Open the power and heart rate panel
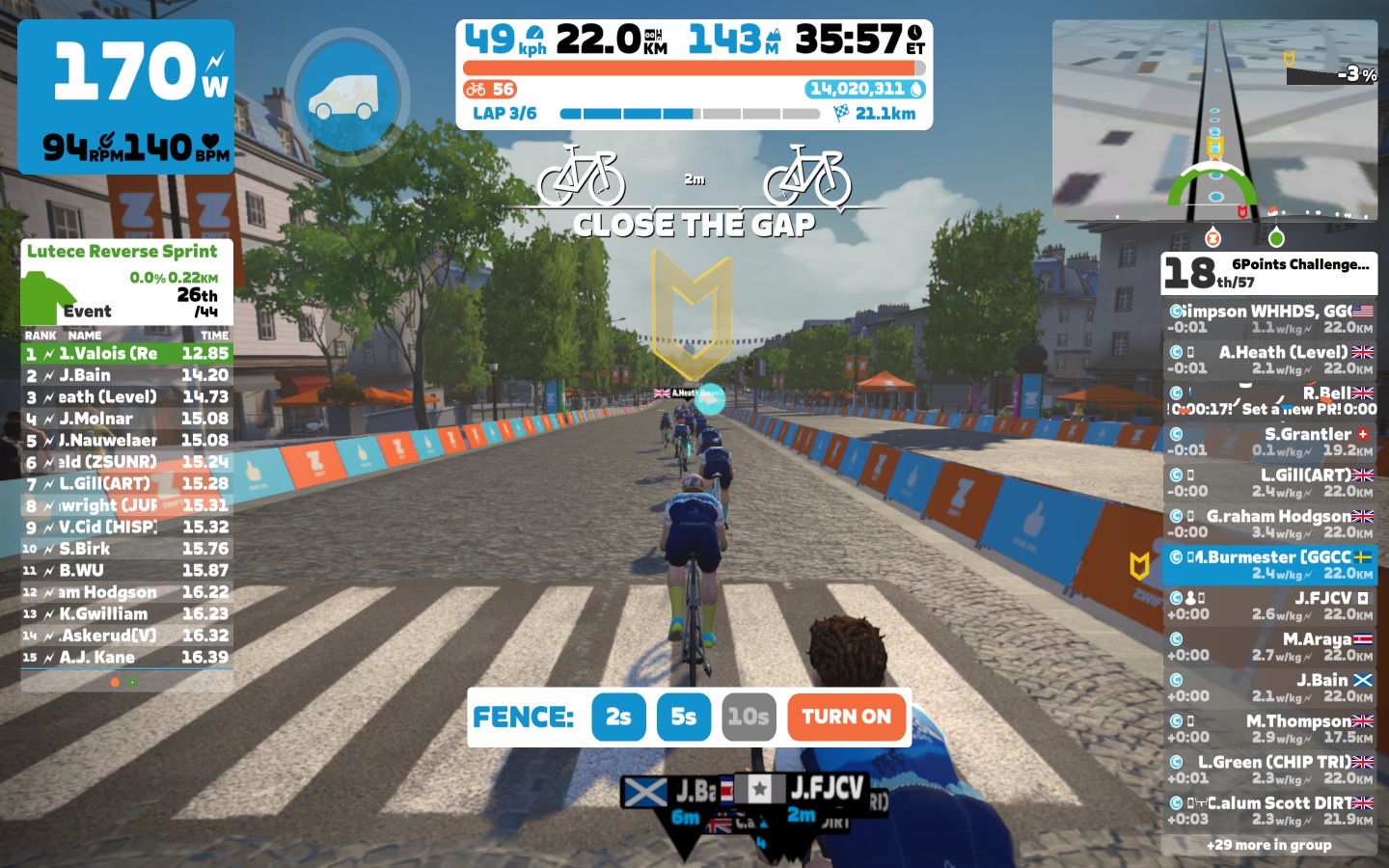 (126, 96)
